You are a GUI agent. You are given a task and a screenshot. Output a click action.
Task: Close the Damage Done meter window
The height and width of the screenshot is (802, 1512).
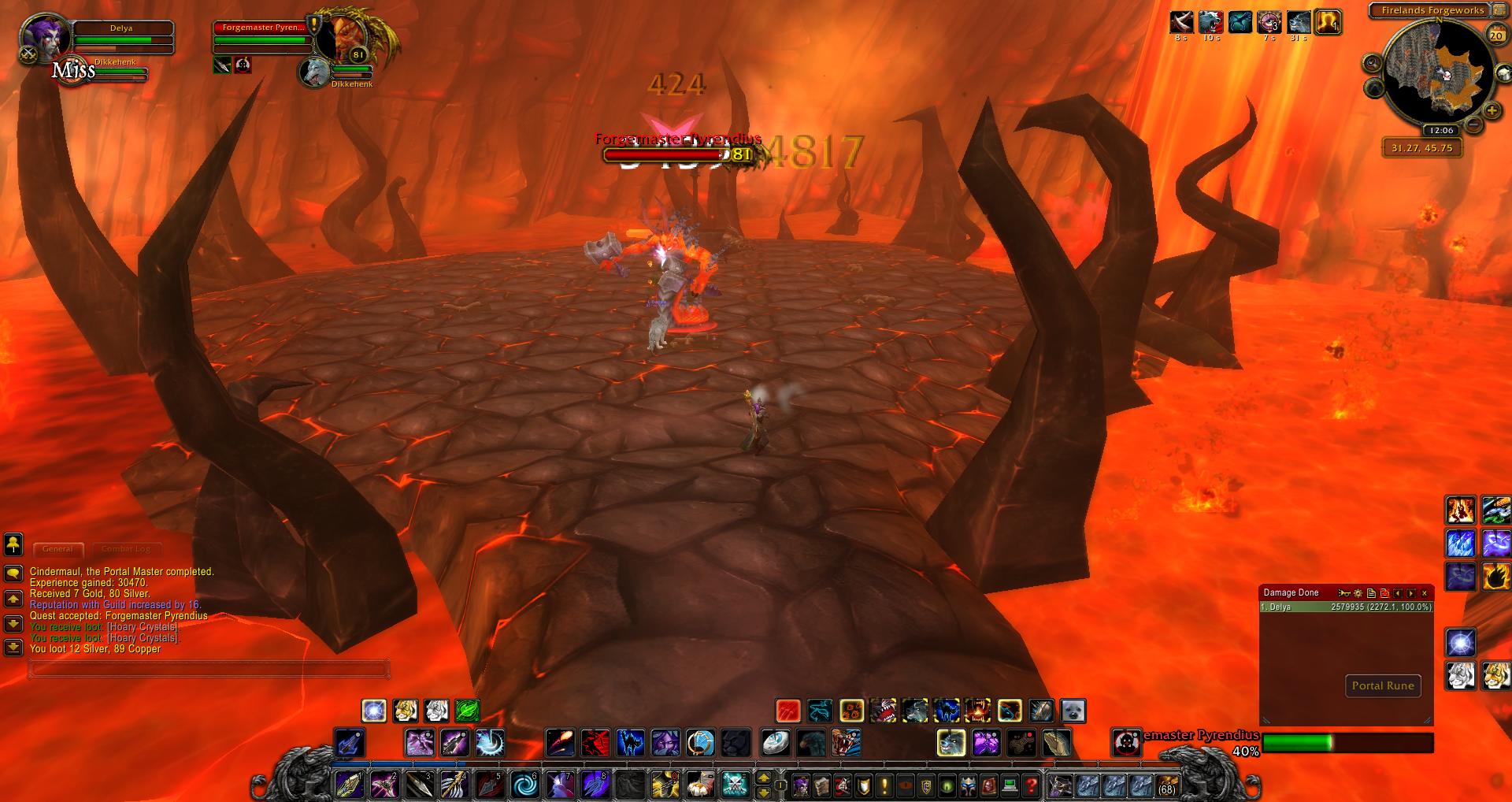click(x=1424, y=593)
